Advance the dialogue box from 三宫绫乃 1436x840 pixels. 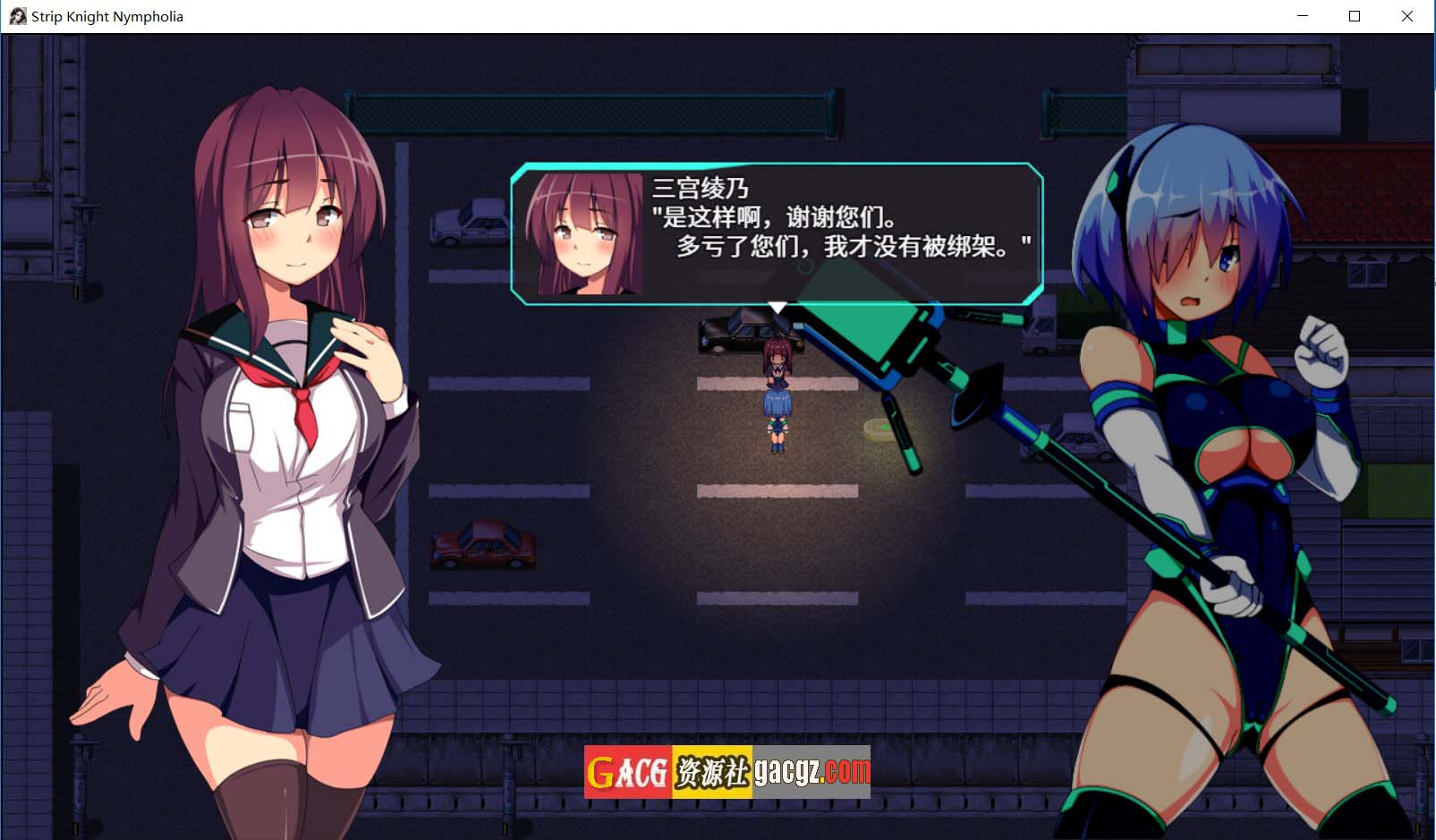coord(777,234)
